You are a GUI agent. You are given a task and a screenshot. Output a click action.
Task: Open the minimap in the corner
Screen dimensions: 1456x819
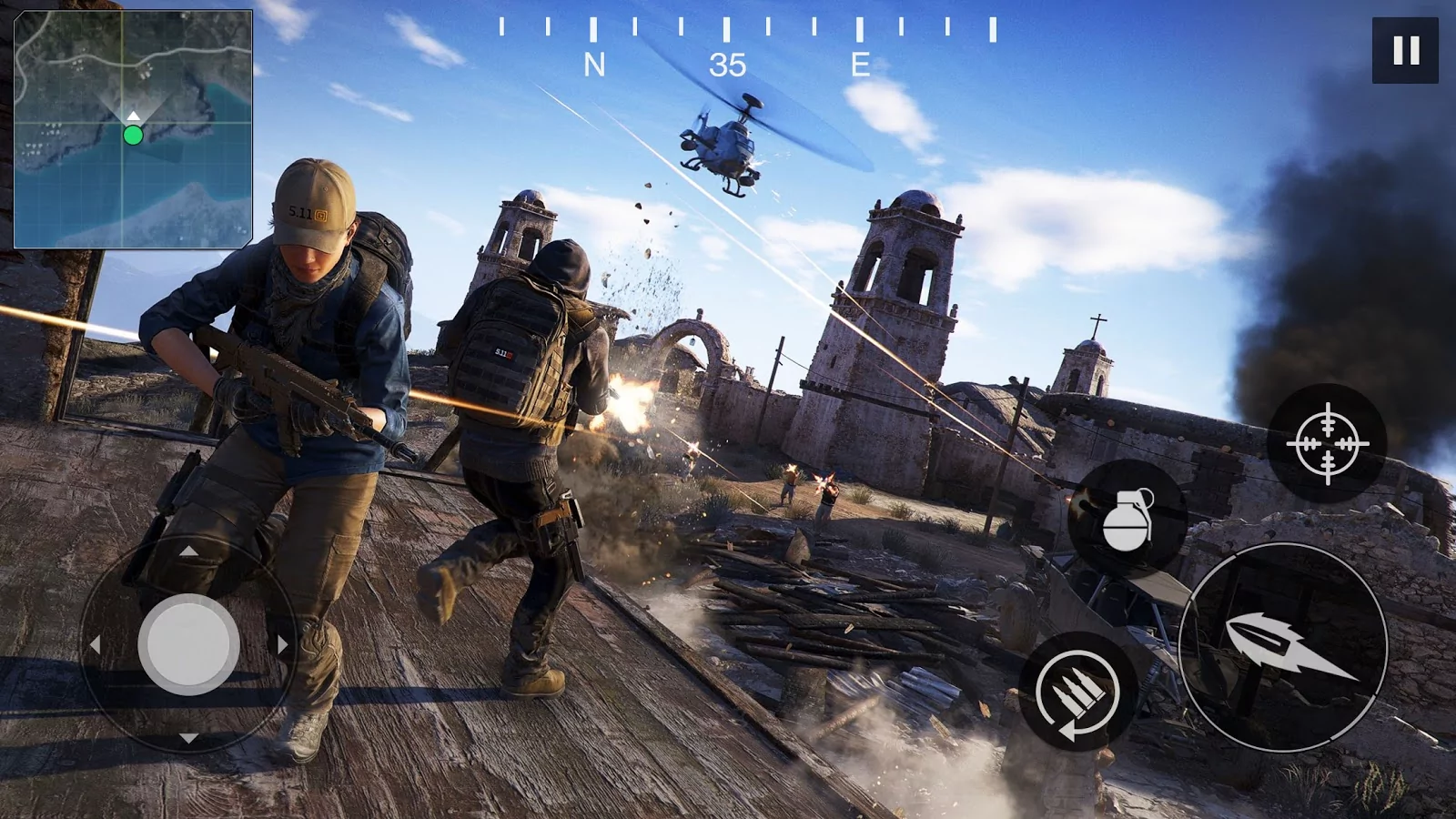coord(133,129)
